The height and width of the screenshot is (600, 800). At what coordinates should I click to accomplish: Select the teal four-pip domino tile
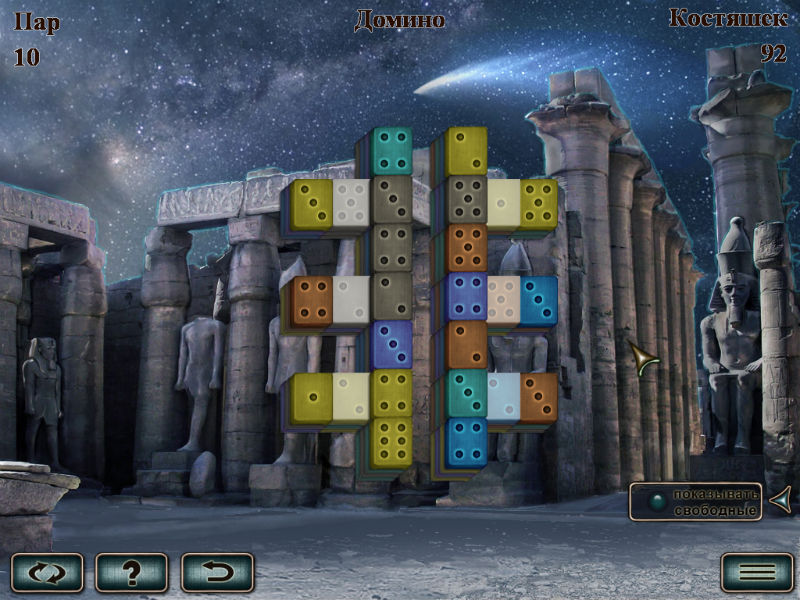click(x=393, y=150)
